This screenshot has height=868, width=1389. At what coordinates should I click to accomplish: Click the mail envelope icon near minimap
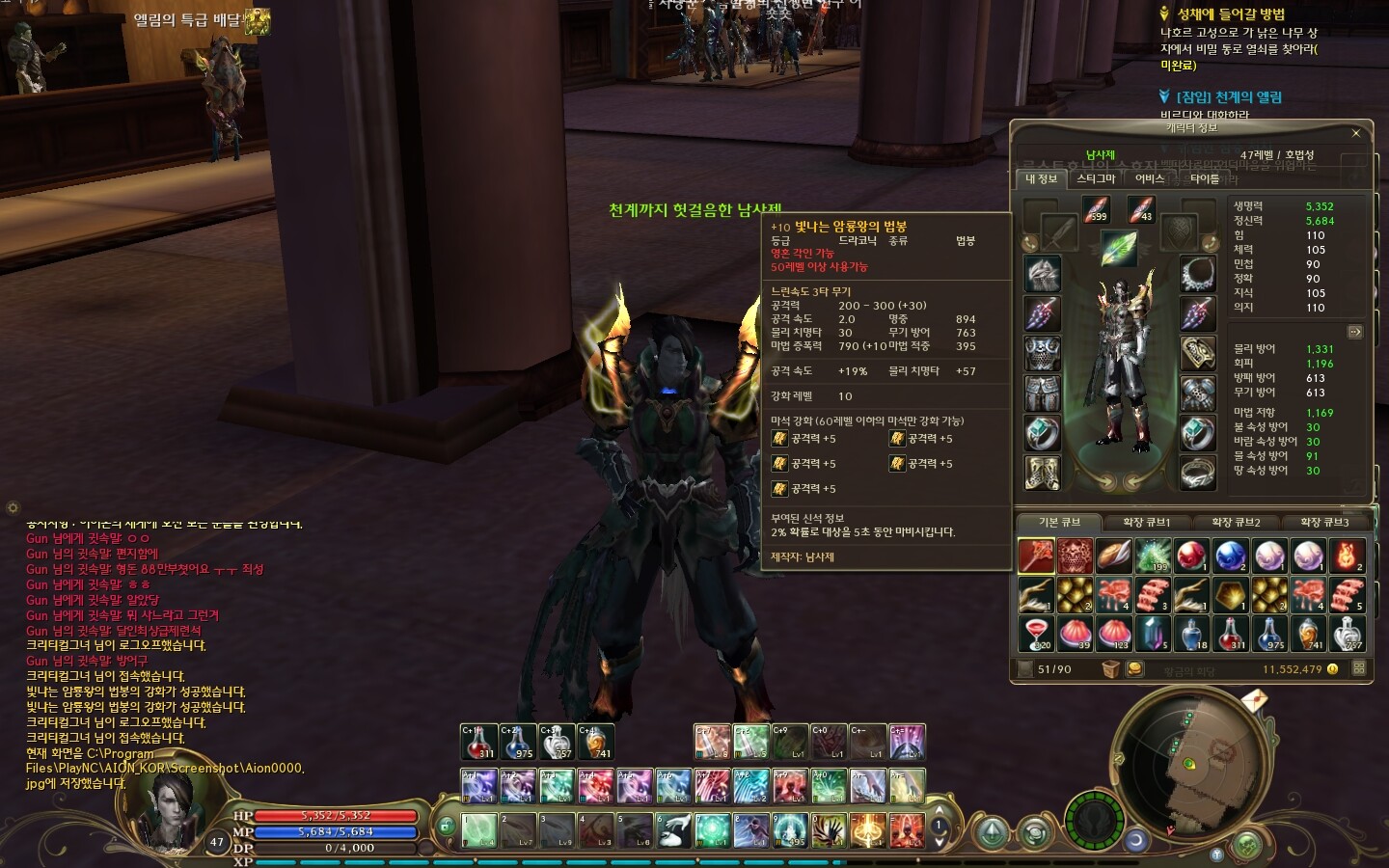click(1254, 699)
